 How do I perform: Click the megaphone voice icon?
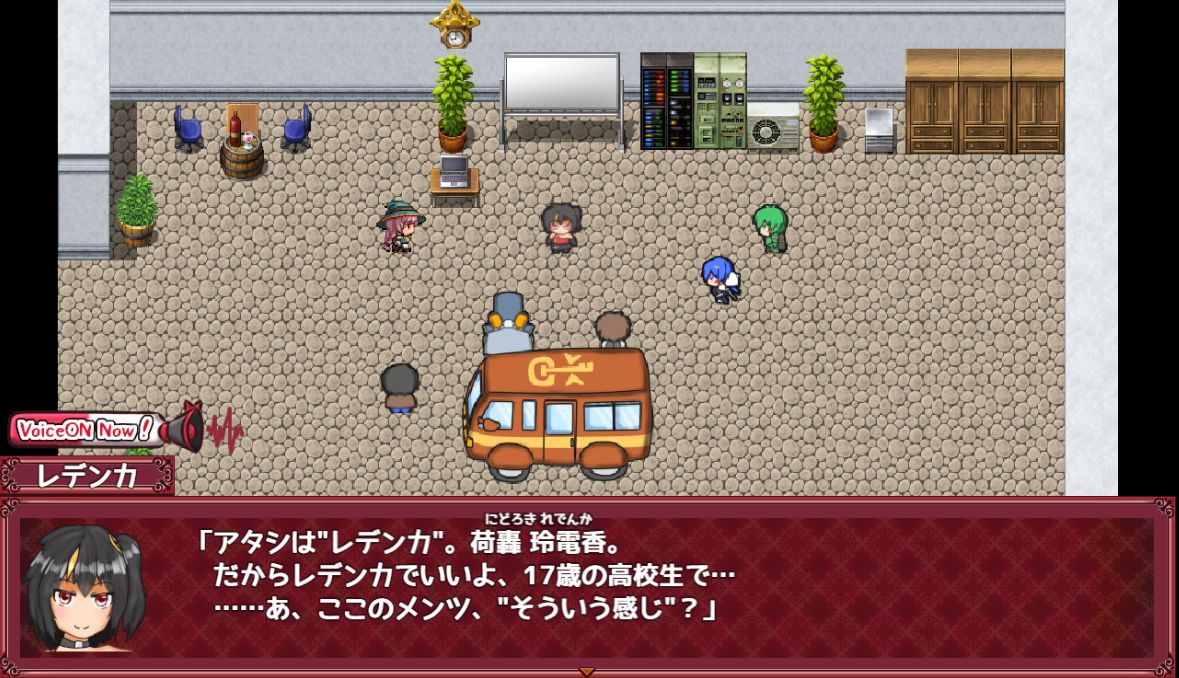tap(185, 428)
